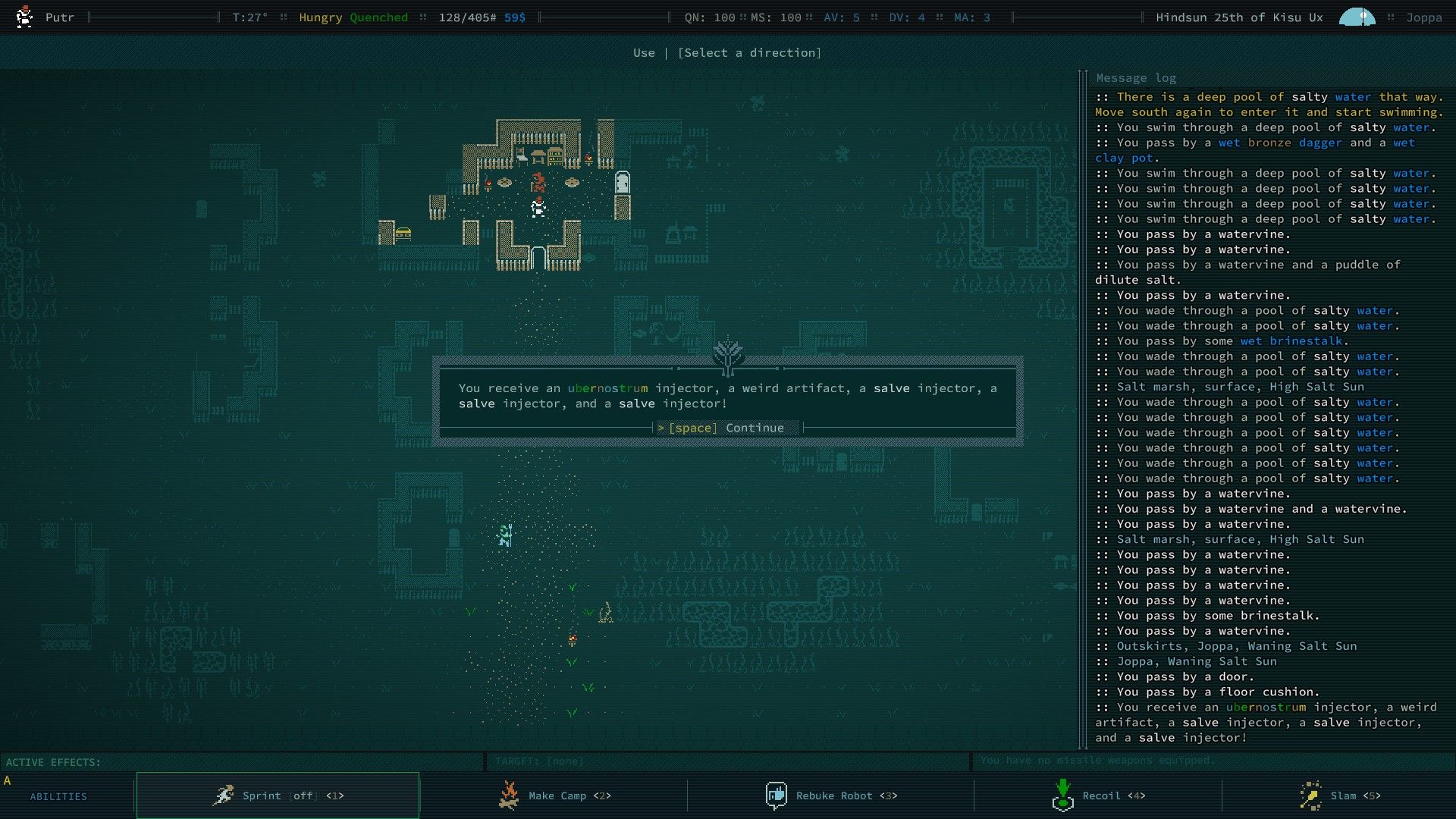Click the Message log panel title

(x=1135, y=77)
